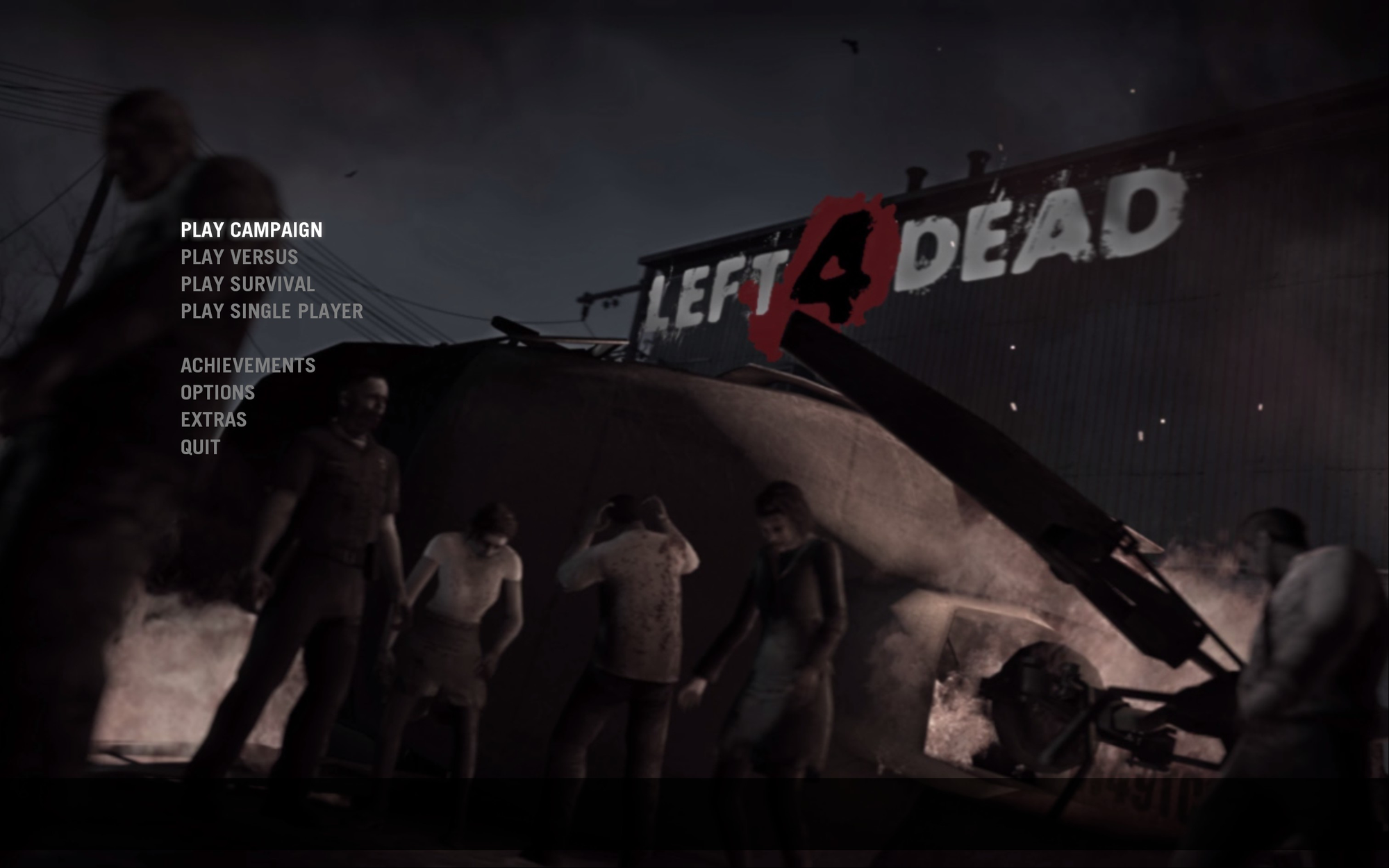Browse bonus content under EXTRAS
Viewport: 1389px width, 868px height.
pyautogui.click(x=213, y=419)
